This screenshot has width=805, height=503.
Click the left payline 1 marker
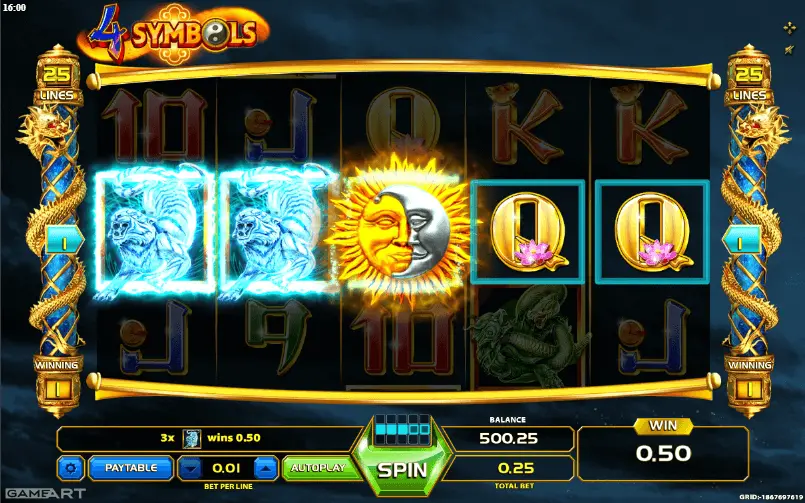[x=57, y=241]
